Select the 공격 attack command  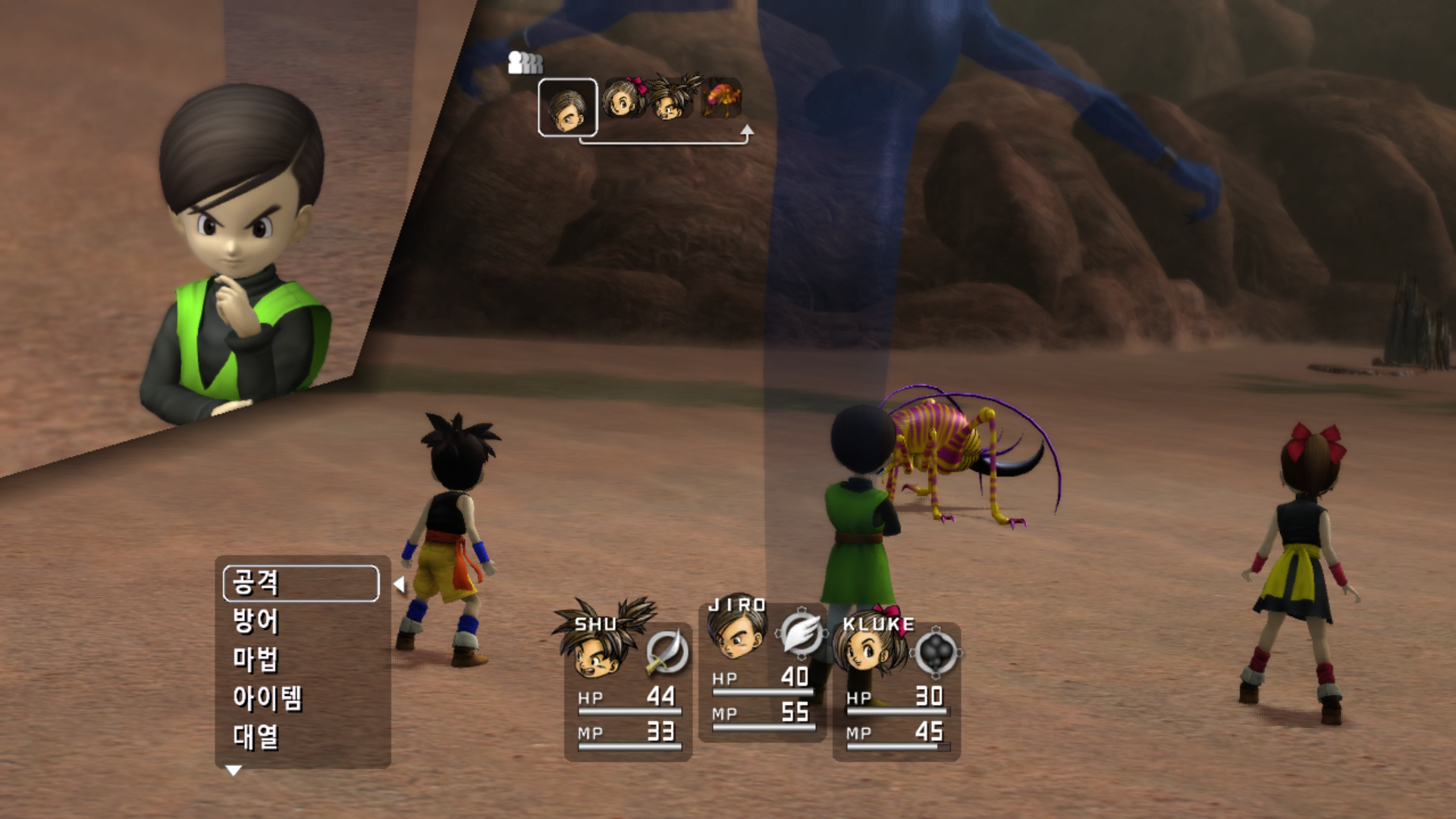click(x=301, y=583)
